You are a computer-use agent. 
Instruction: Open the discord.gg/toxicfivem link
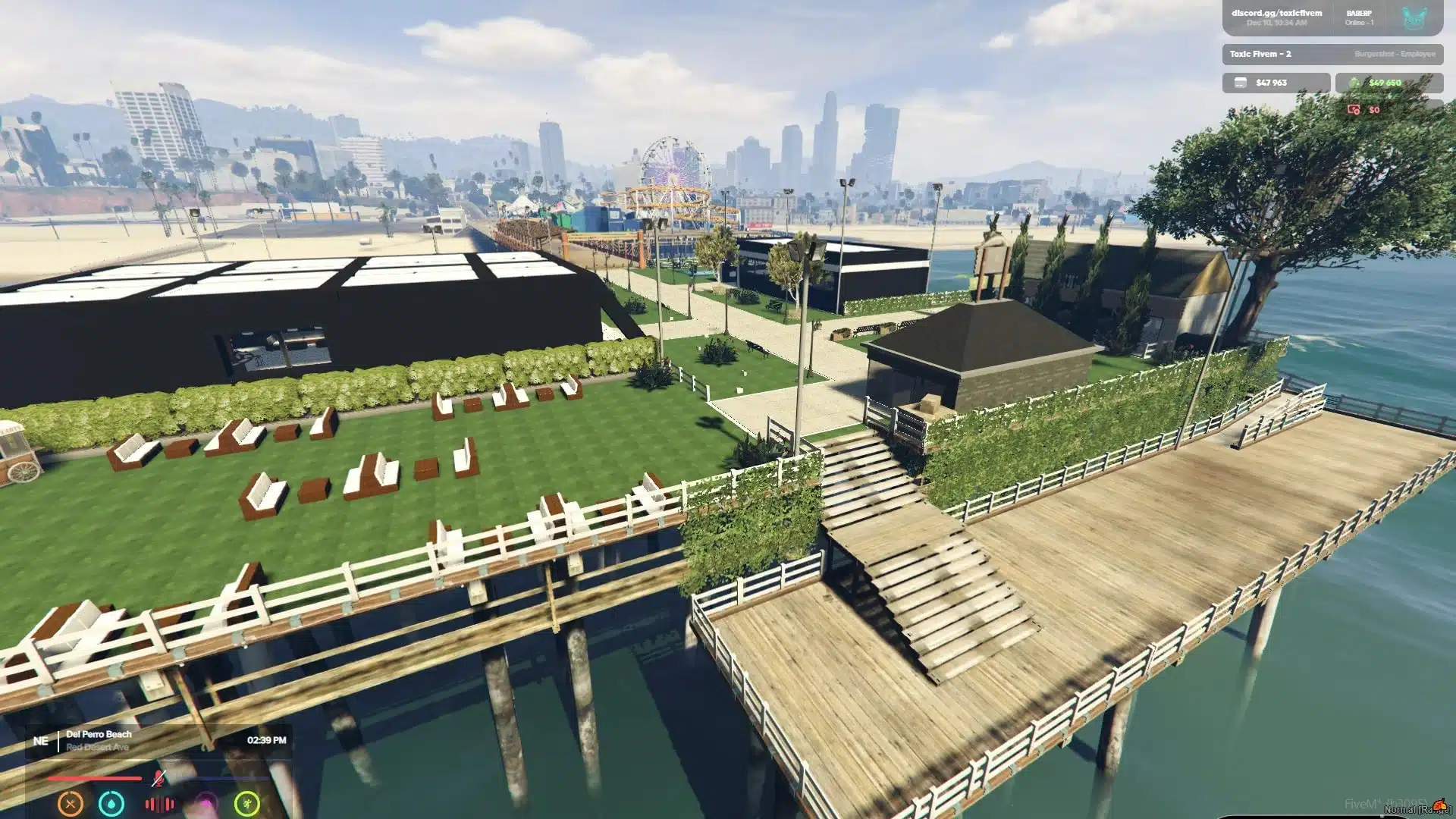click(1277, 13)
